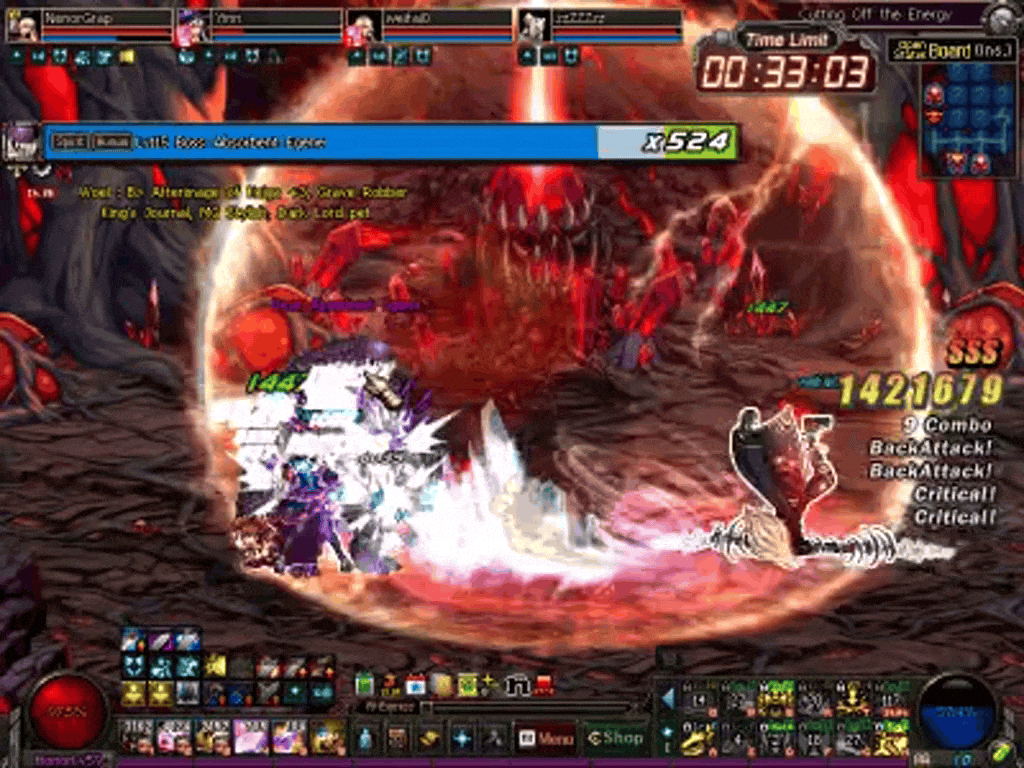Click the black horseshoe magnet icon
Viewport: 1024px width, 768px height.
coord(517,686)
